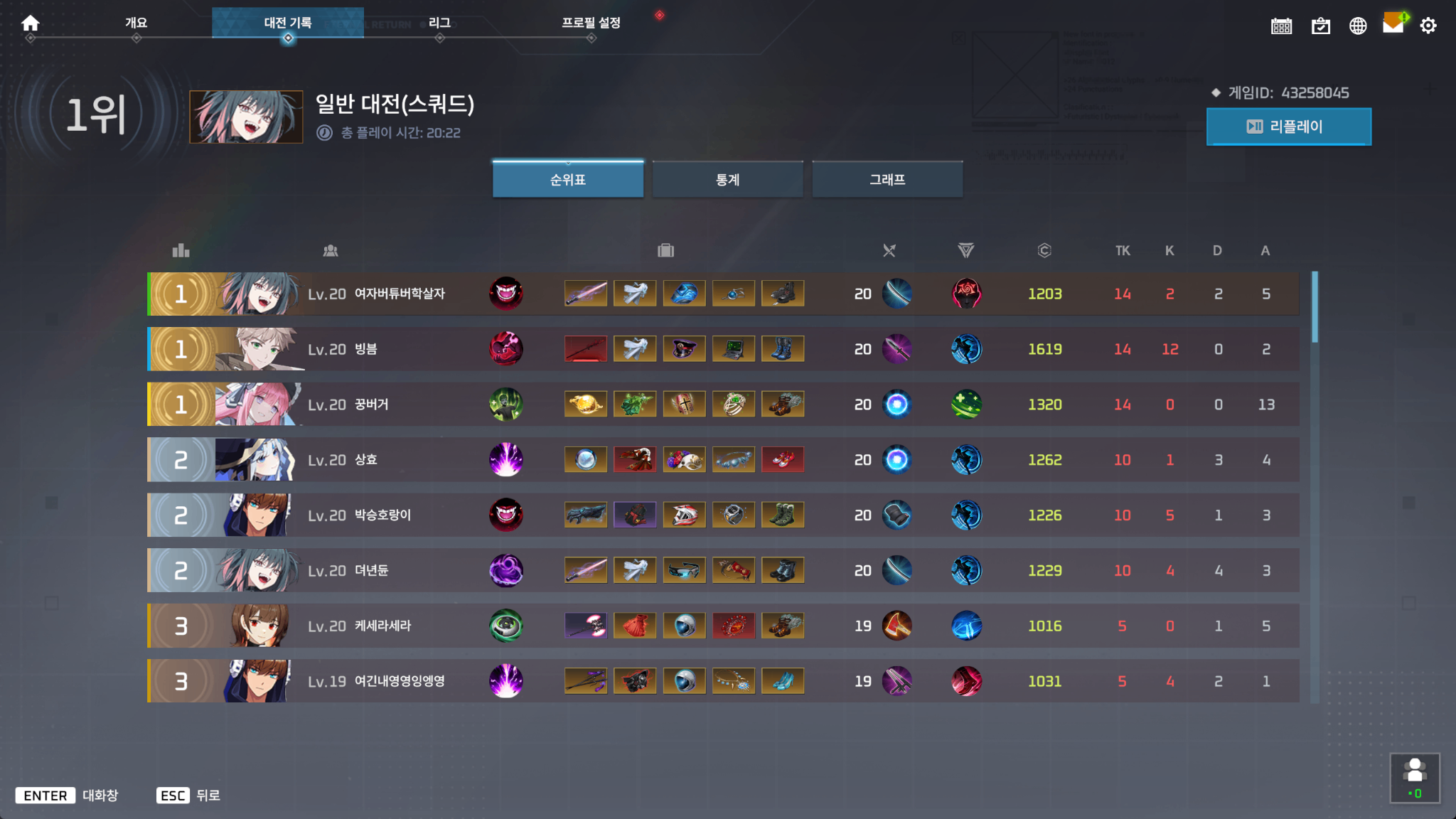Select the team column header icon
This screenshot has height=819, width=1456.
(x=330, y=250)
